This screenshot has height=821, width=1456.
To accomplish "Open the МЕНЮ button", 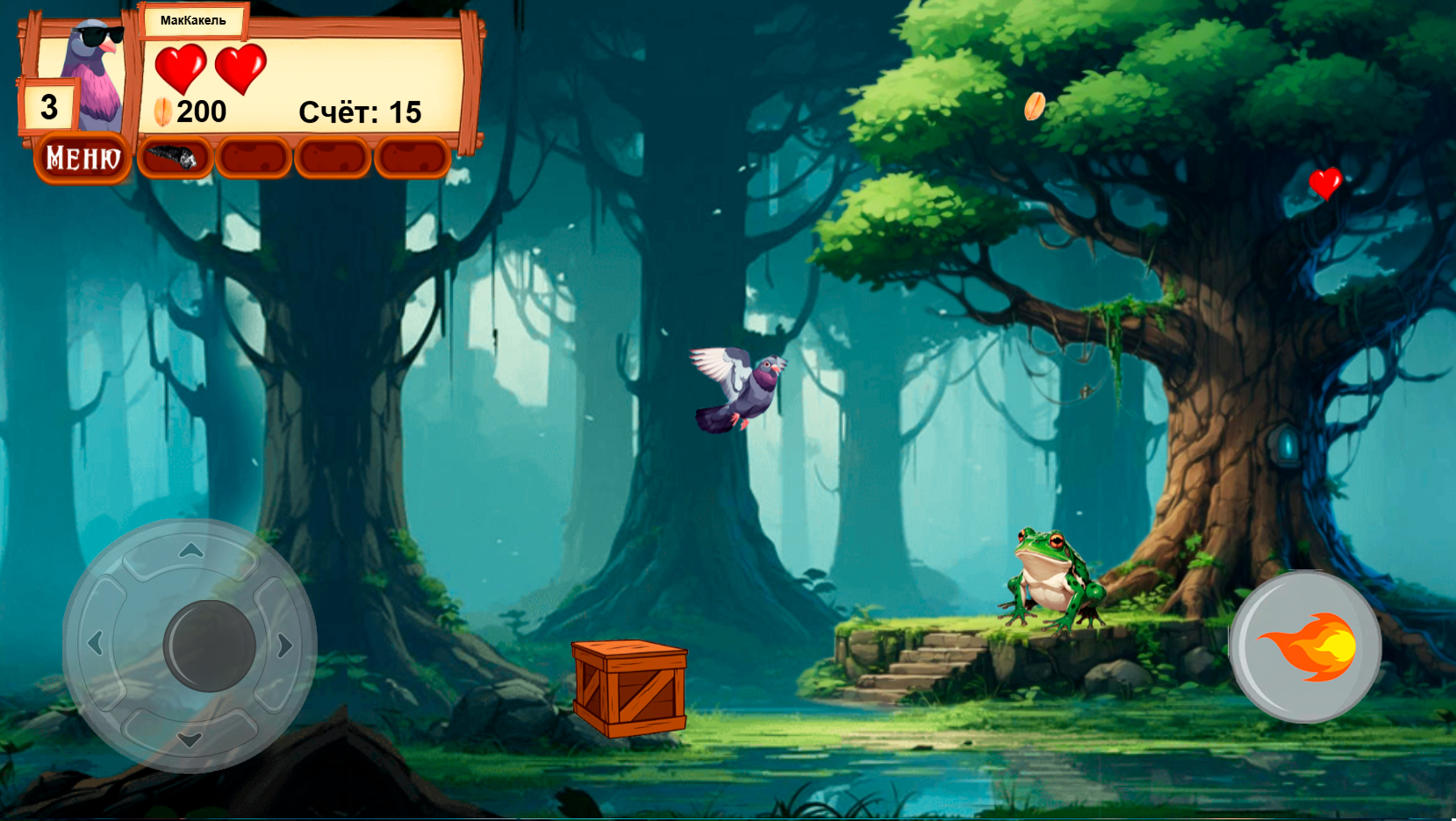I will pos(82,158).
